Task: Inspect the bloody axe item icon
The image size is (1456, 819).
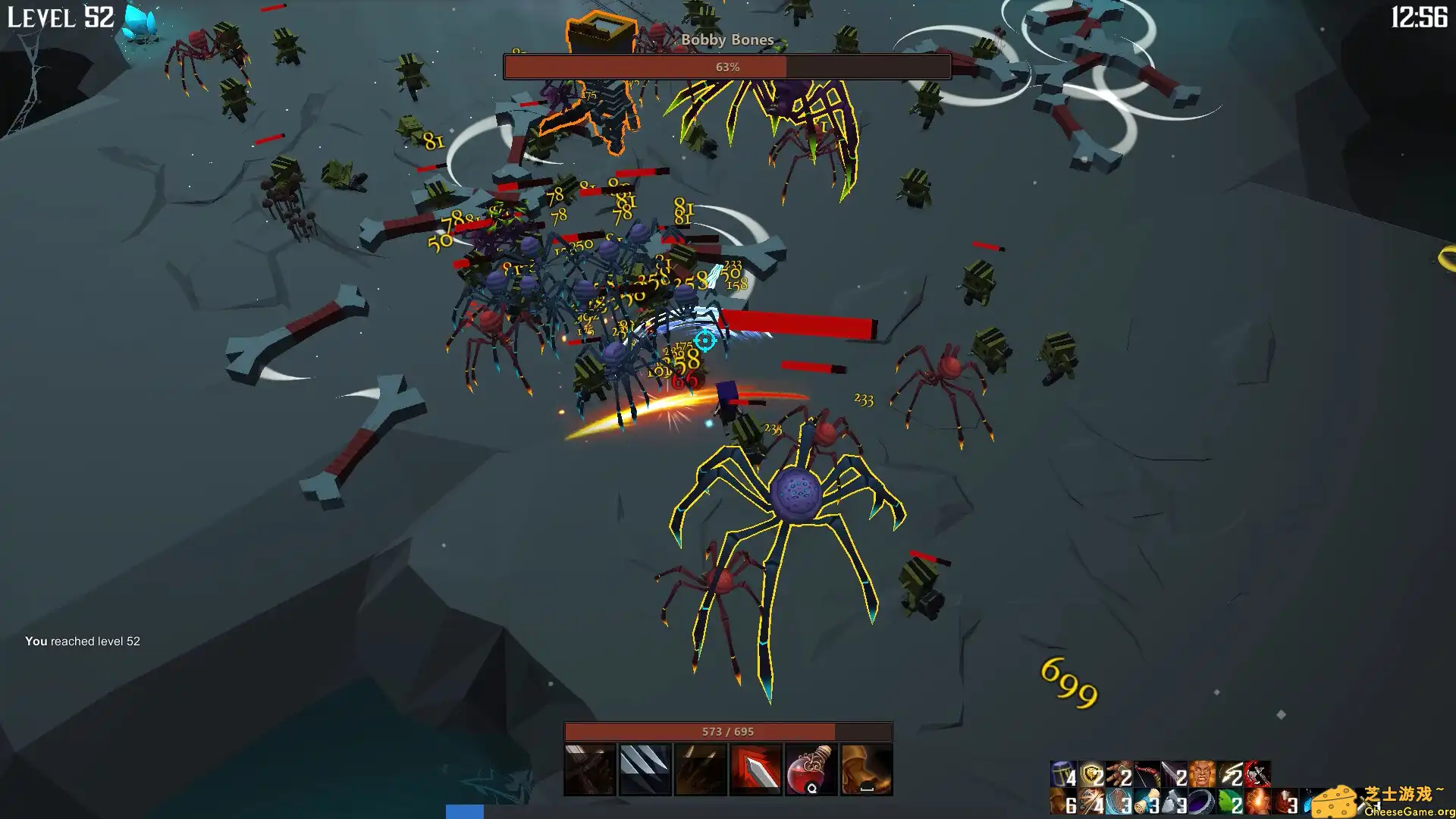Action: coord(1257,774)
